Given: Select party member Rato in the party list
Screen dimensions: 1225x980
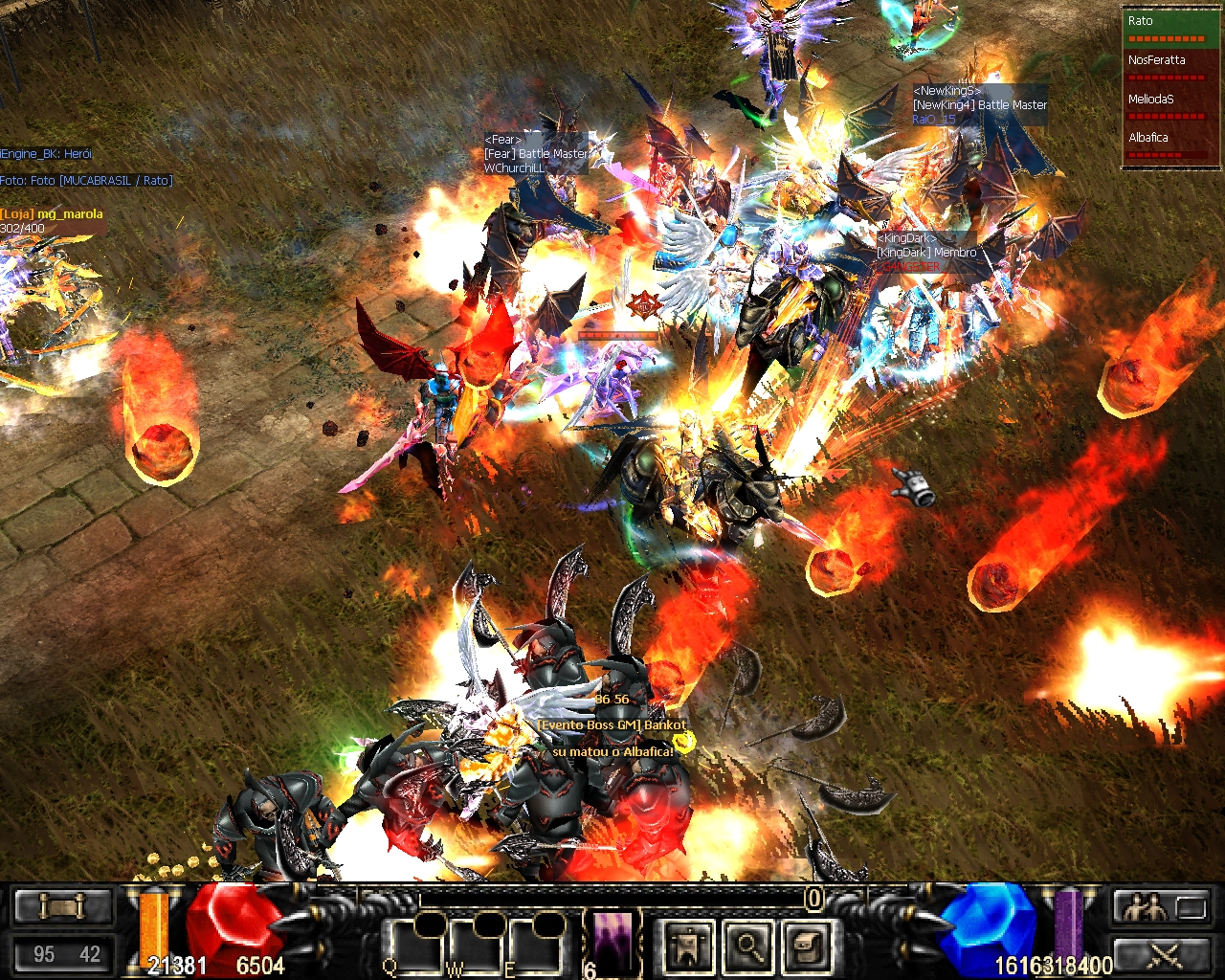Looking at the screenshot, I should click(1169, 29).
